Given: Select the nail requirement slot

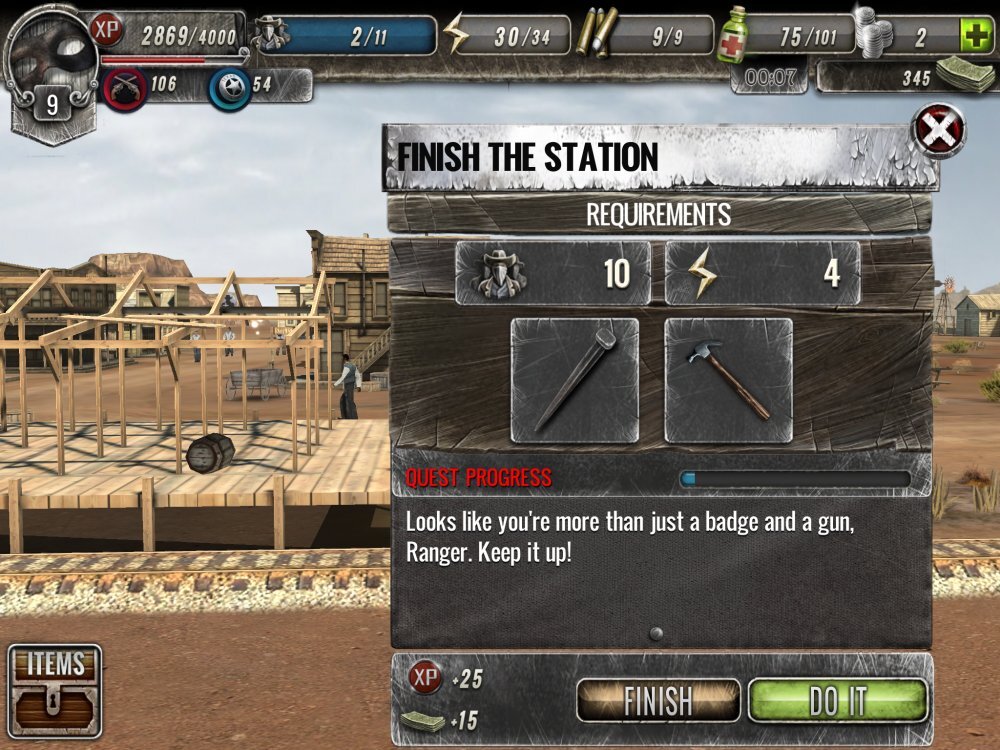Looking at the screenshot, I should coord(574,380).
